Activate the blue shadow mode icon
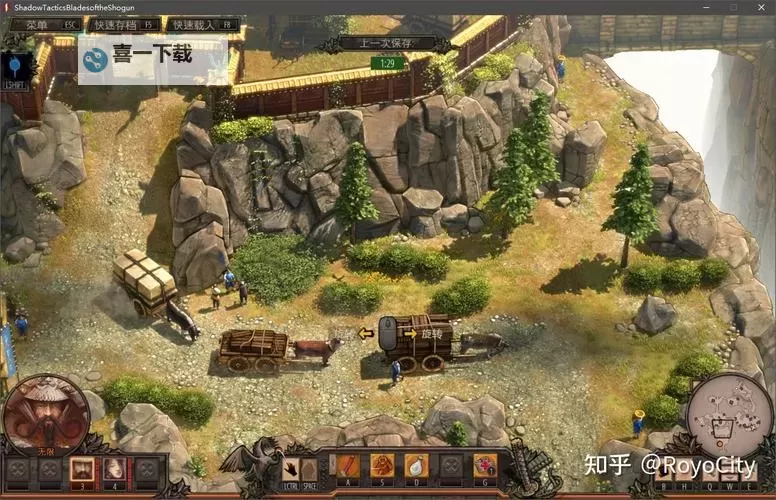The image size is (776, 500). coord(18,67)
